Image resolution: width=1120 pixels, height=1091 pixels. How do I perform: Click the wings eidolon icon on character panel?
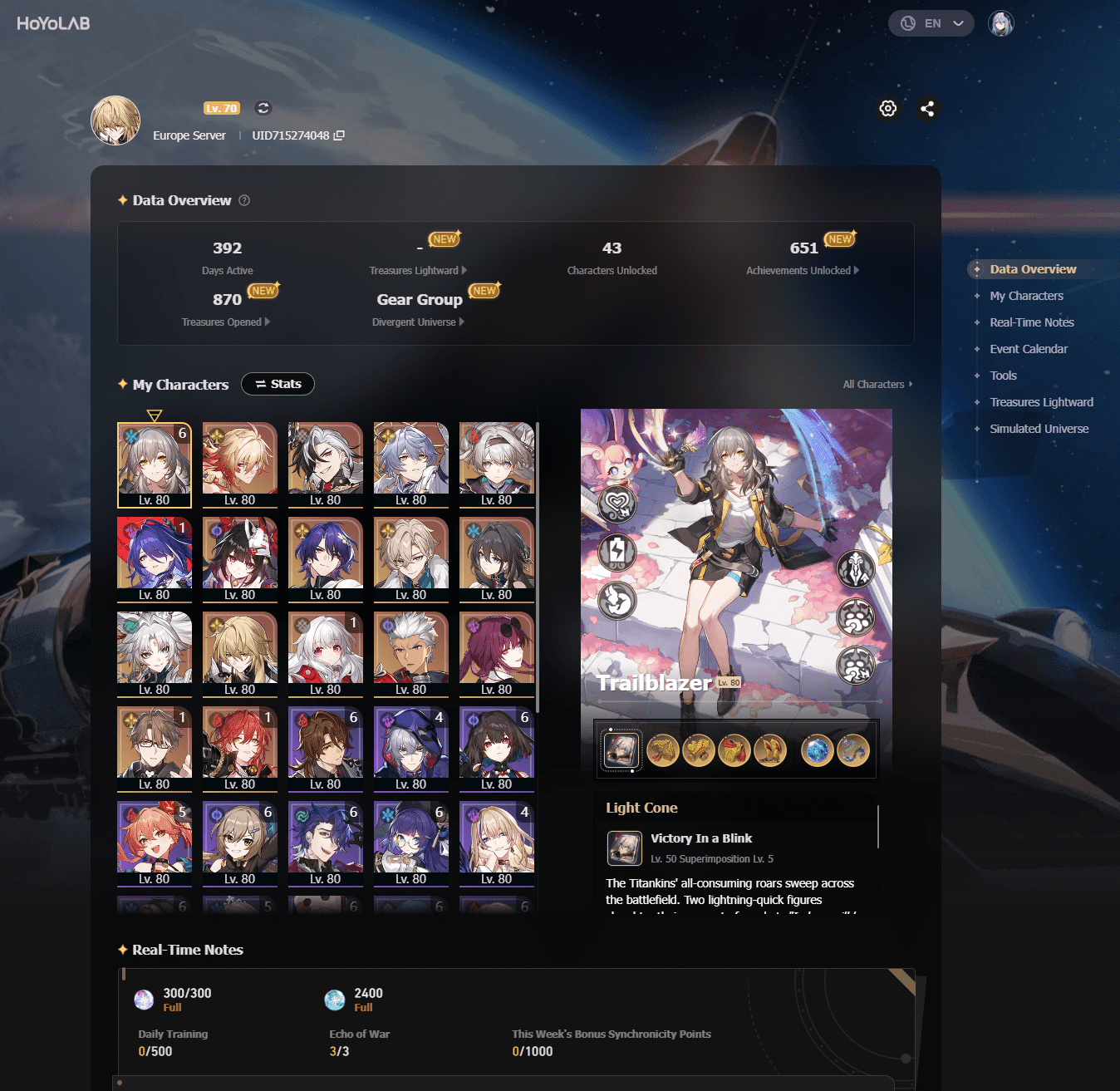click(x=616, y=600)
